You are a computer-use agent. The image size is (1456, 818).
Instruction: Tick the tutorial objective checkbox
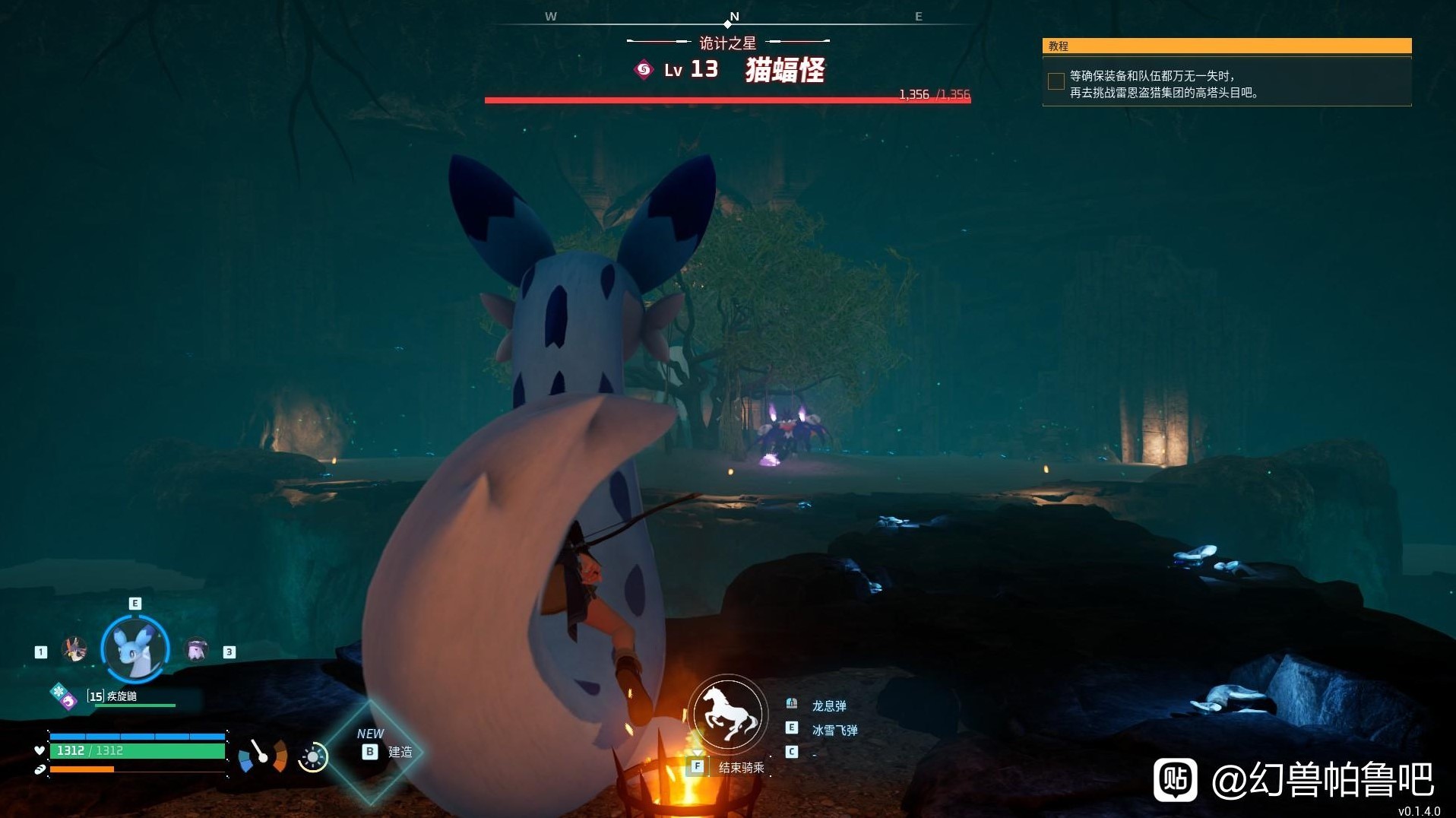coord(1056,82)
